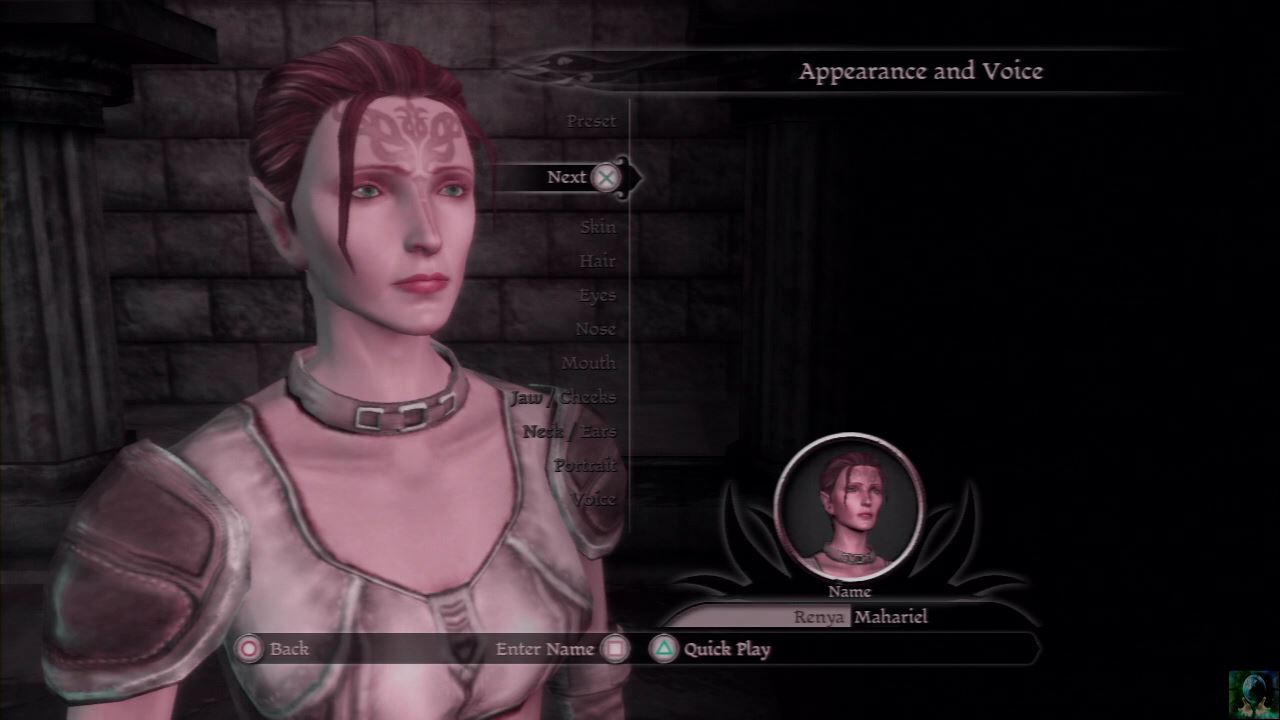Open the Mouth options
1280x720 pixels.
click(x=588, y=363)
